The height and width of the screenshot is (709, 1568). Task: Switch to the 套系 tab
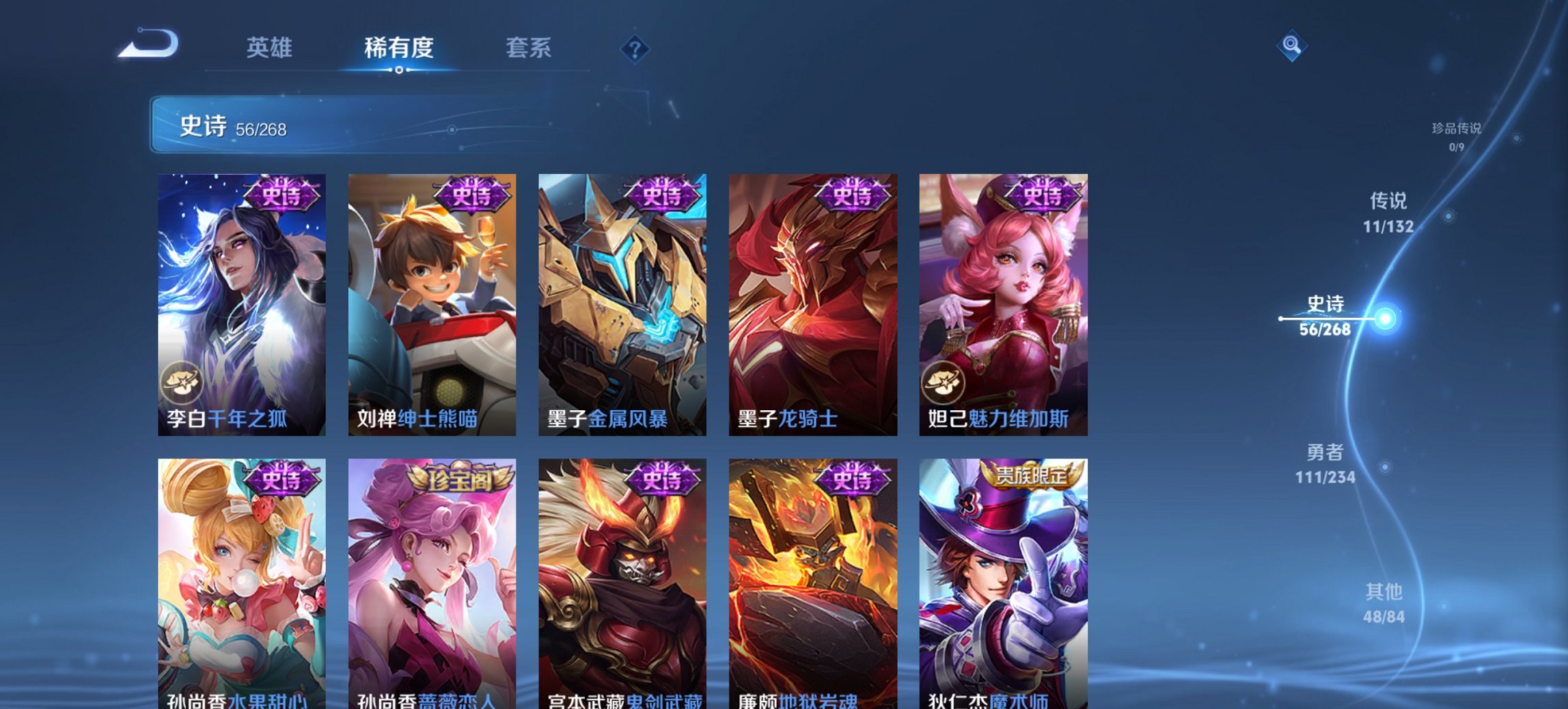[x=529, y=48]
